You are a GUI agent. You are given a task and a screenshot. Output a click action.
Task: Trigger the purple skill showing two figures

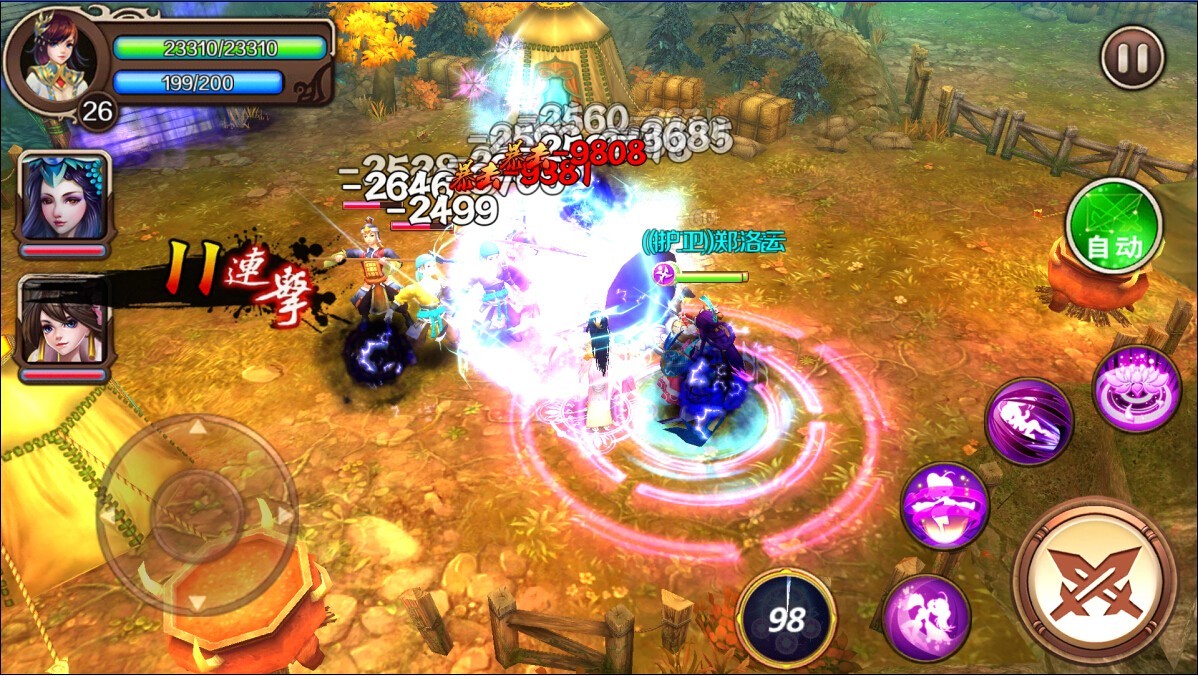[926, 618]
